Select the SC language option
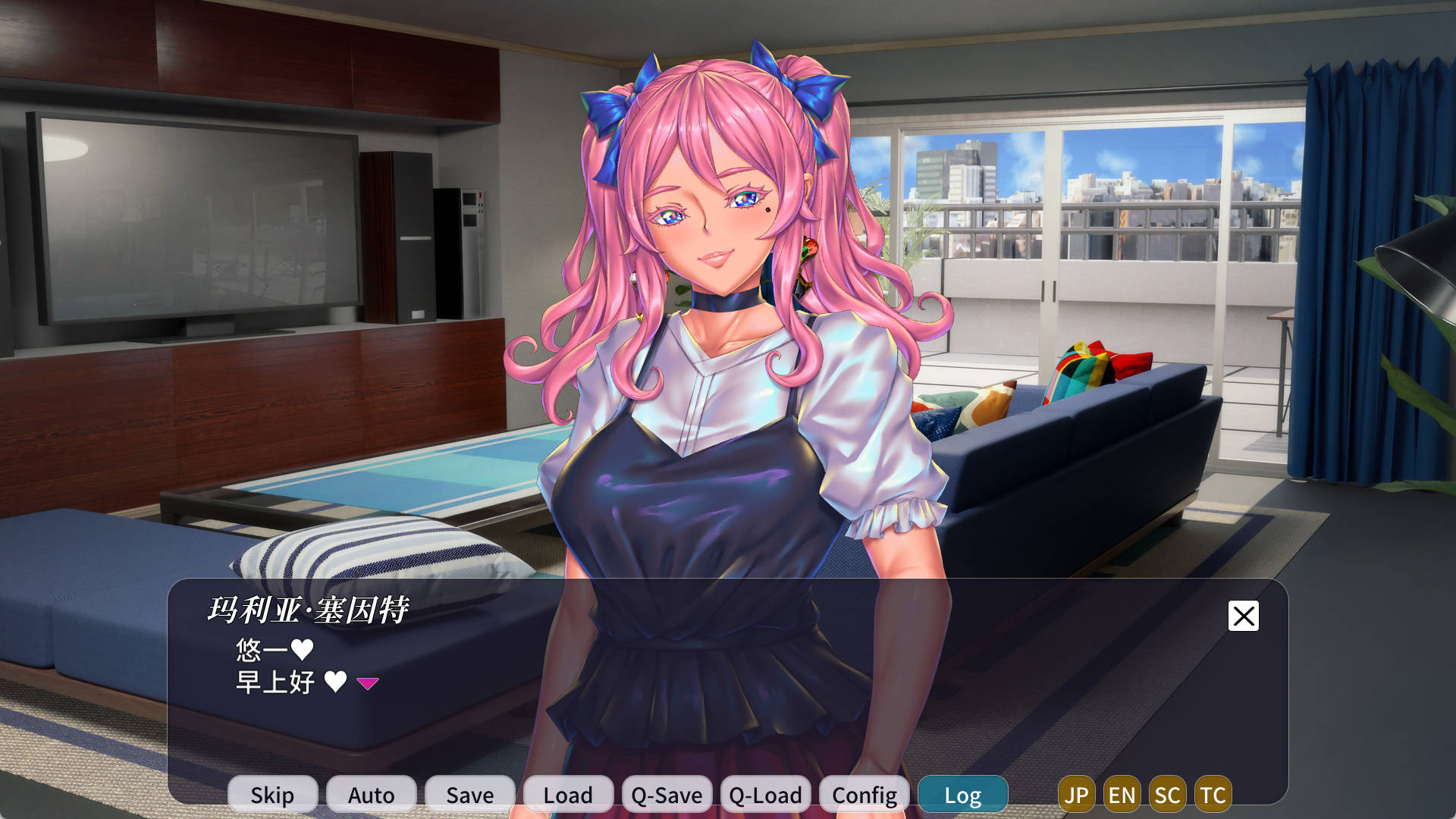Image resolution: width=1456 pixels, height=819 pixels. [x=1167, y=794]
